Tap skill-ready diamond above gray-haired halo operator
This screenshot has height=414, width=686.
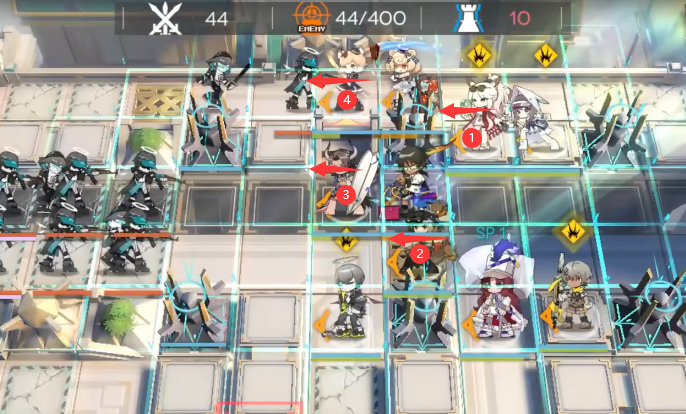(x=345, y=239)
